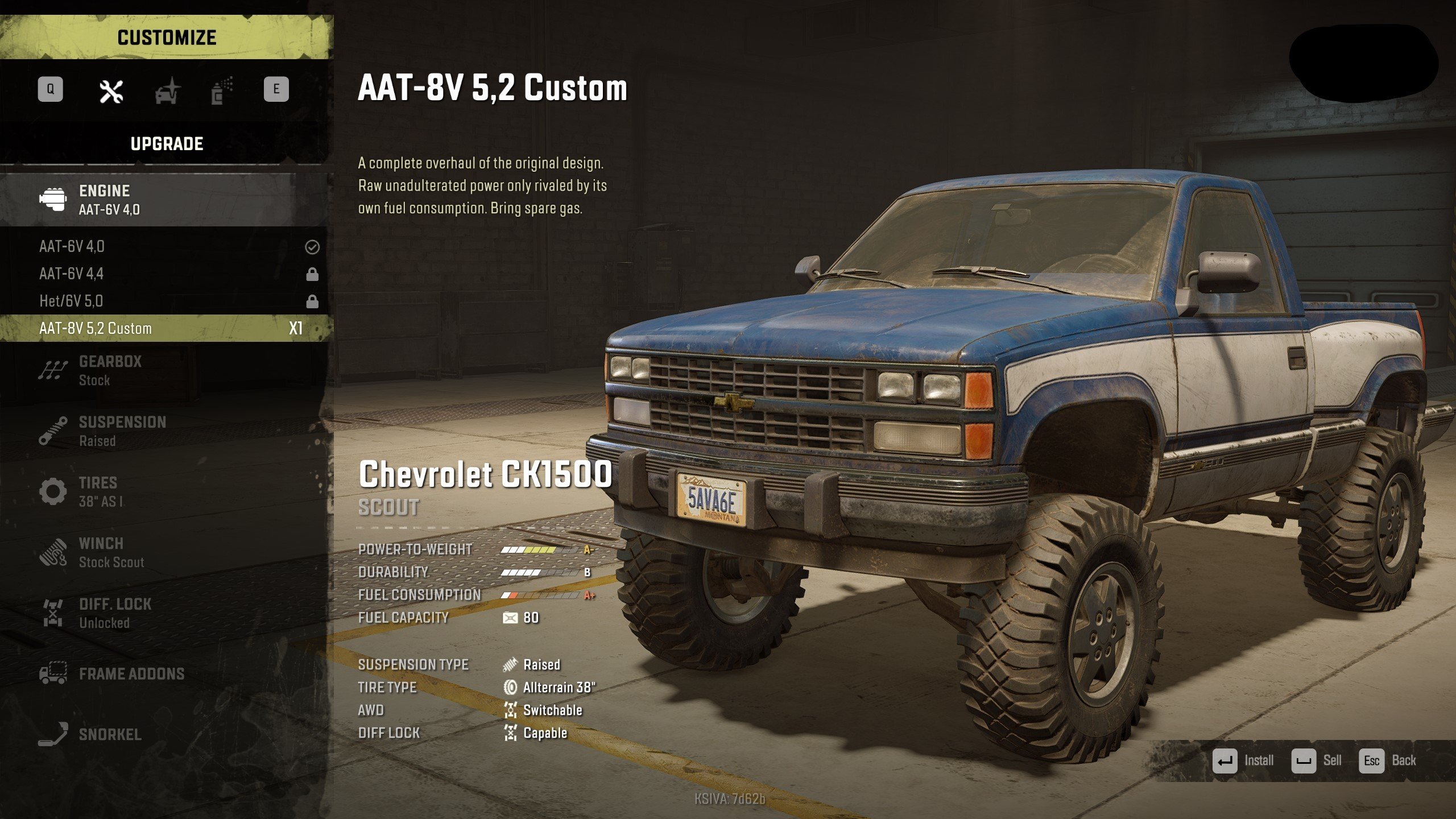This screenshot has height=819, width=1456.
Task: Open the Tires upgrade category
Action: tap(165, 491)
